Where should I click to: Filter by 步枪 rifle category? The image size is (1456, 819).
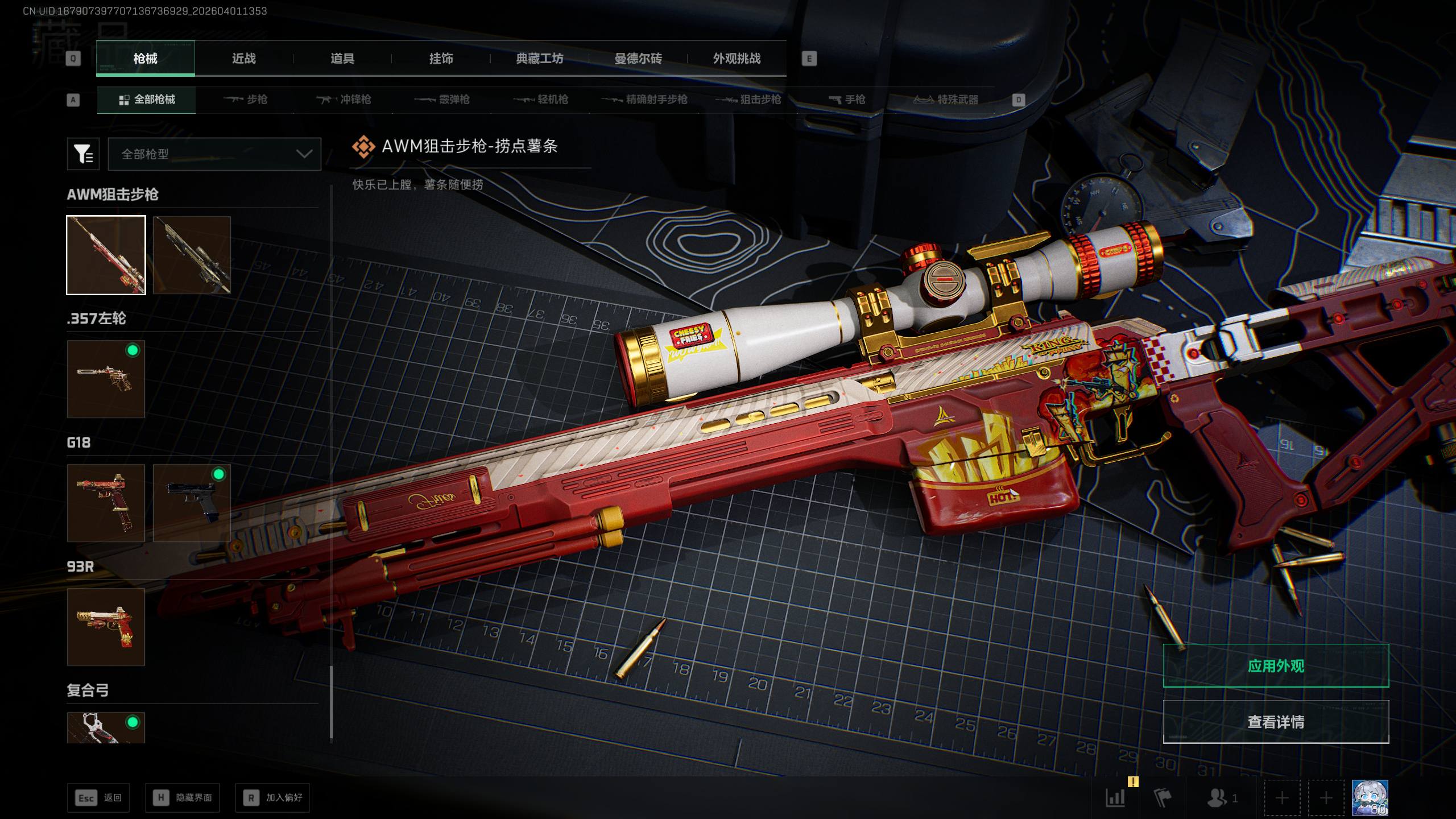coord(246,100)
